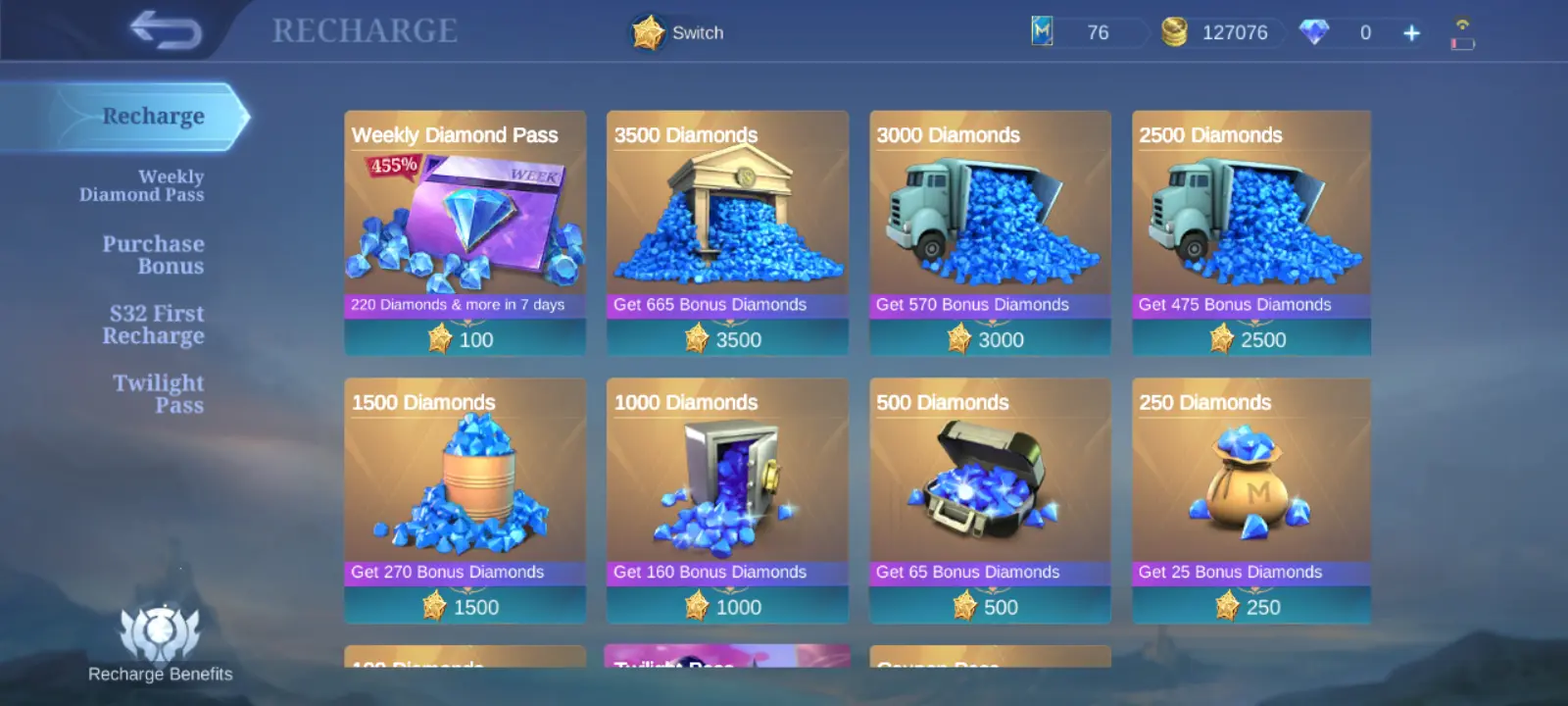1568x706 pixels.
Task: Purchase the 3500 Diamonds pack
Action: (726, 339)
